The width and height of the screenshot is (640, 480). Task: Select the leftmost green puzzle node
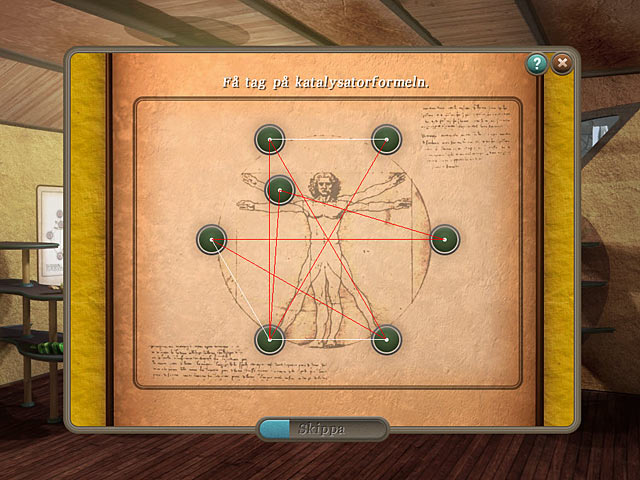click(211, 240)
